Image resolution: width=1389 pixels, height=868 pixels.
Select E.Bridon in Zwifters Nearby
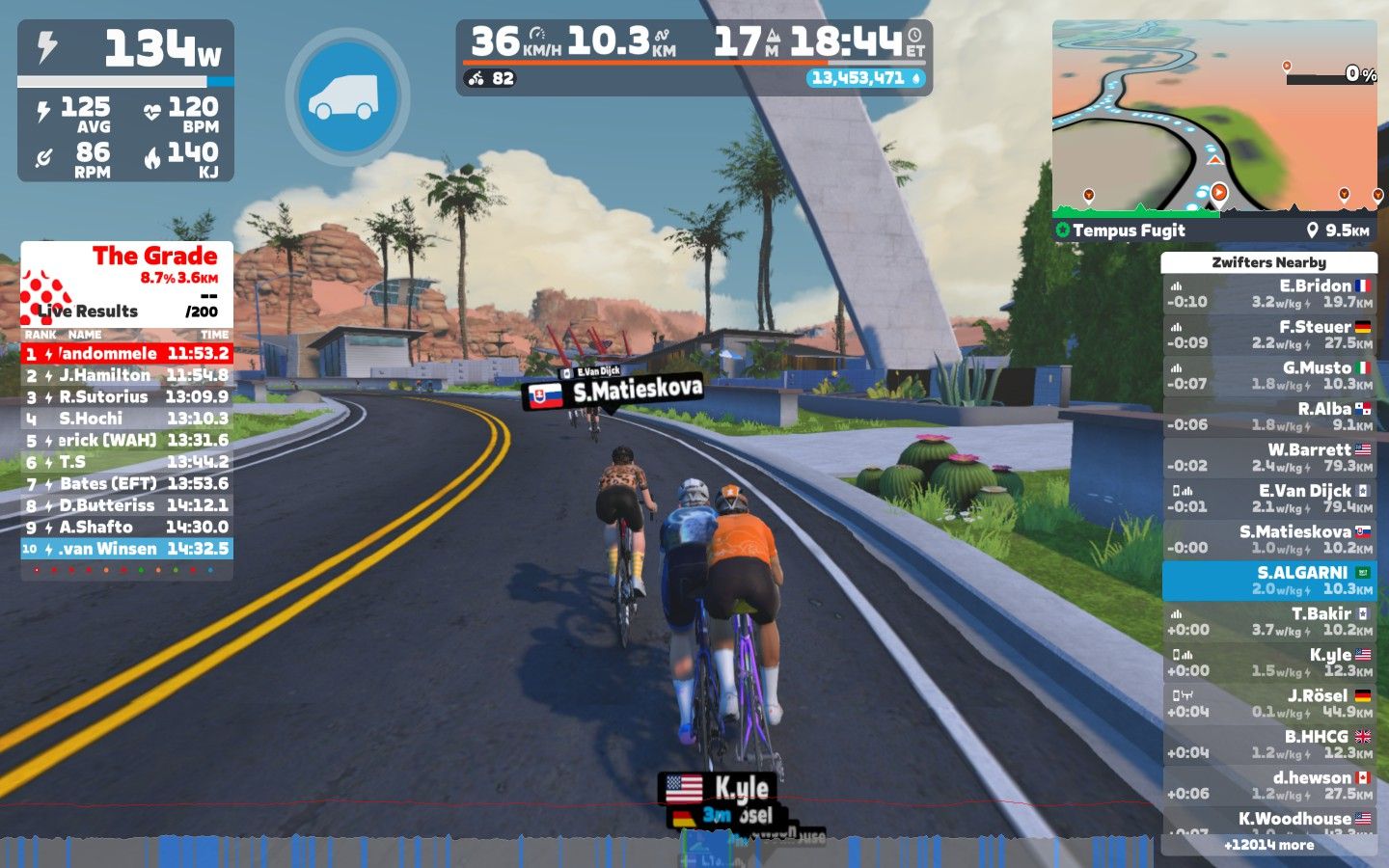click(1268, 294)
